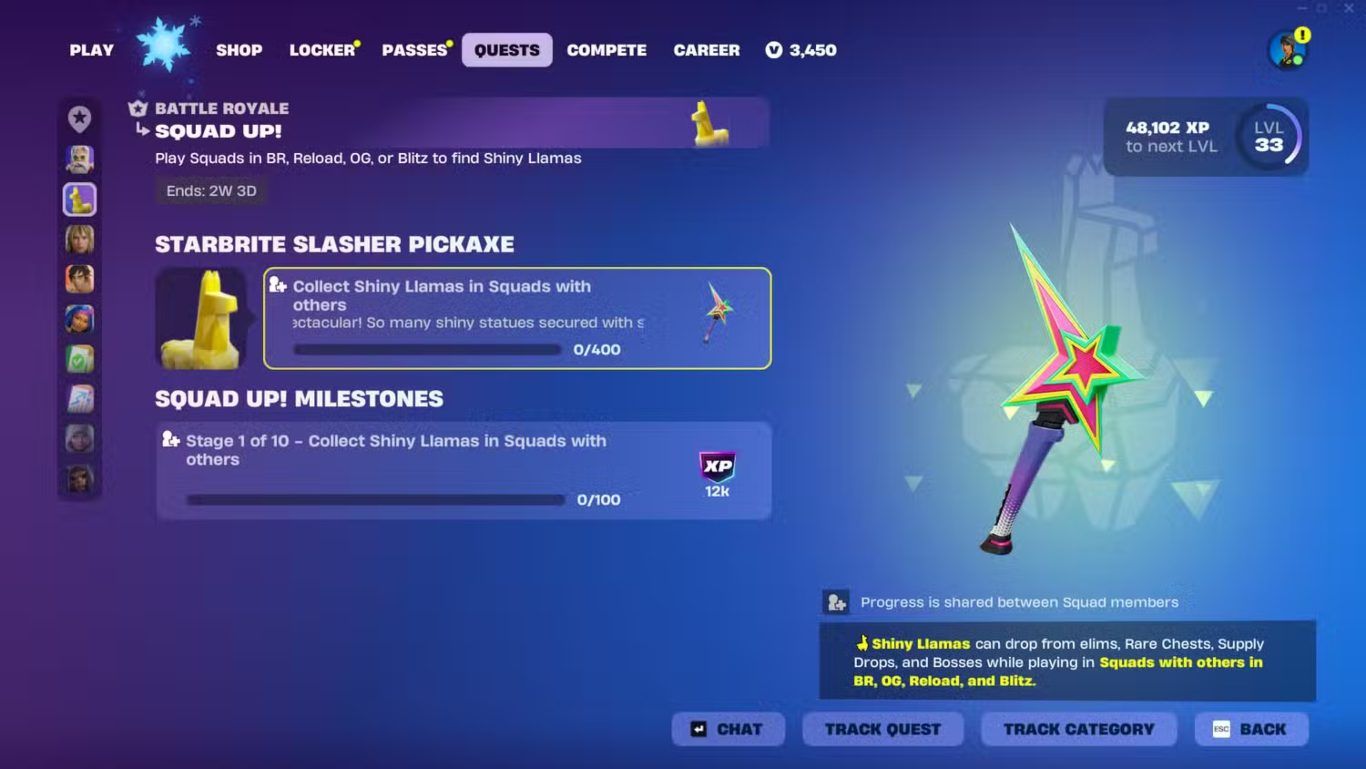
Task: Go to the Passes tab
Action: coord(414,50)
